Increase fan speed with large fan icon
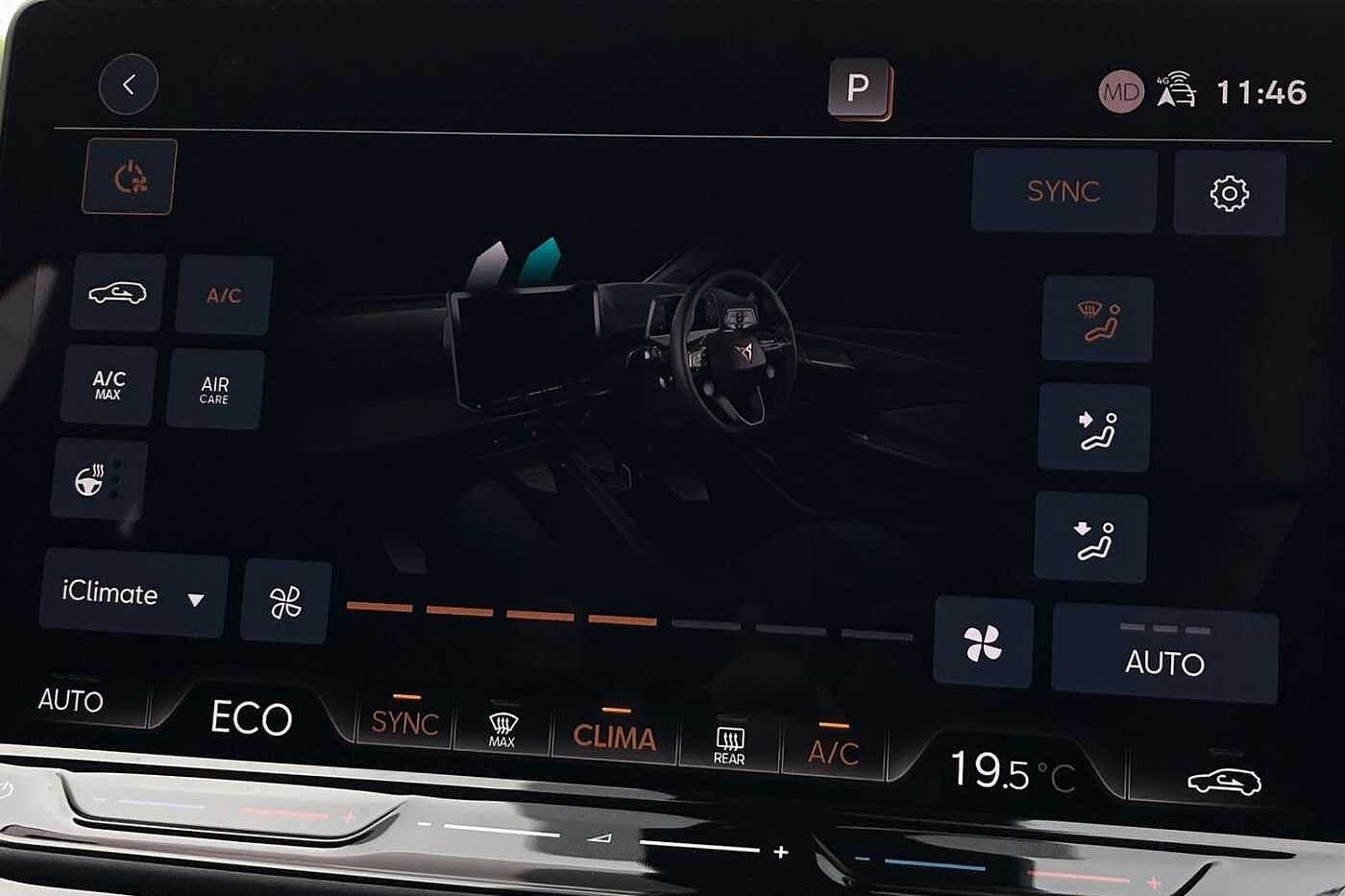The image size is (1345, 896). tap(983, 642)
